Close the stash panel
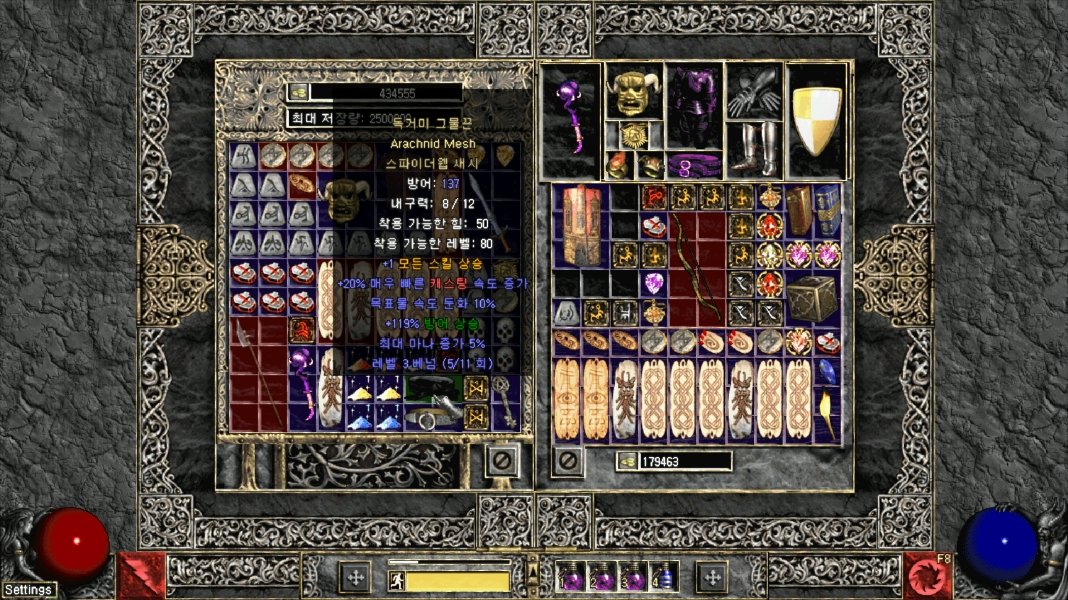 [x=502, y=461]
